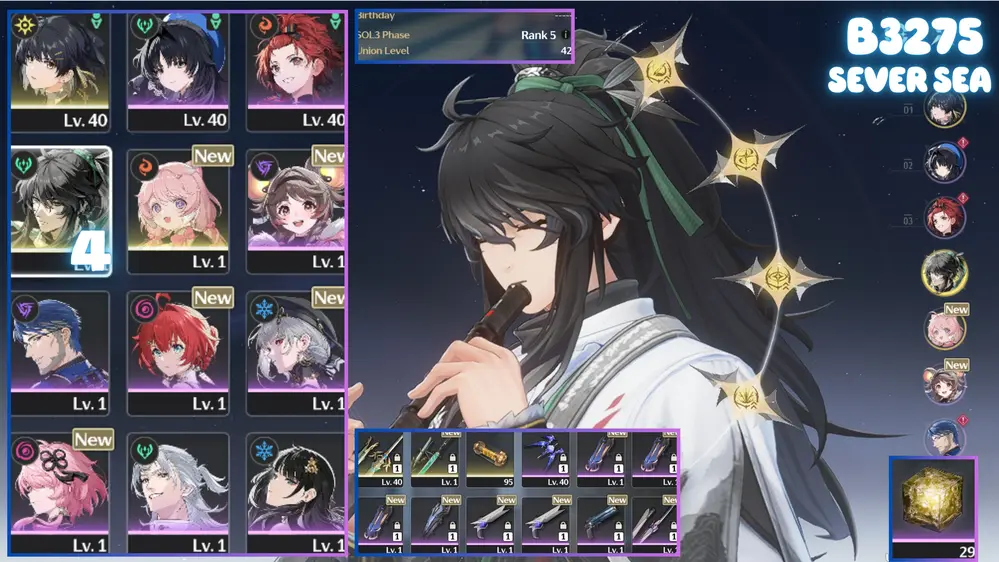Select the gold broadblade weapon at Lv. 40
This screenshot has width=999, height=562.
pos(381,460)
